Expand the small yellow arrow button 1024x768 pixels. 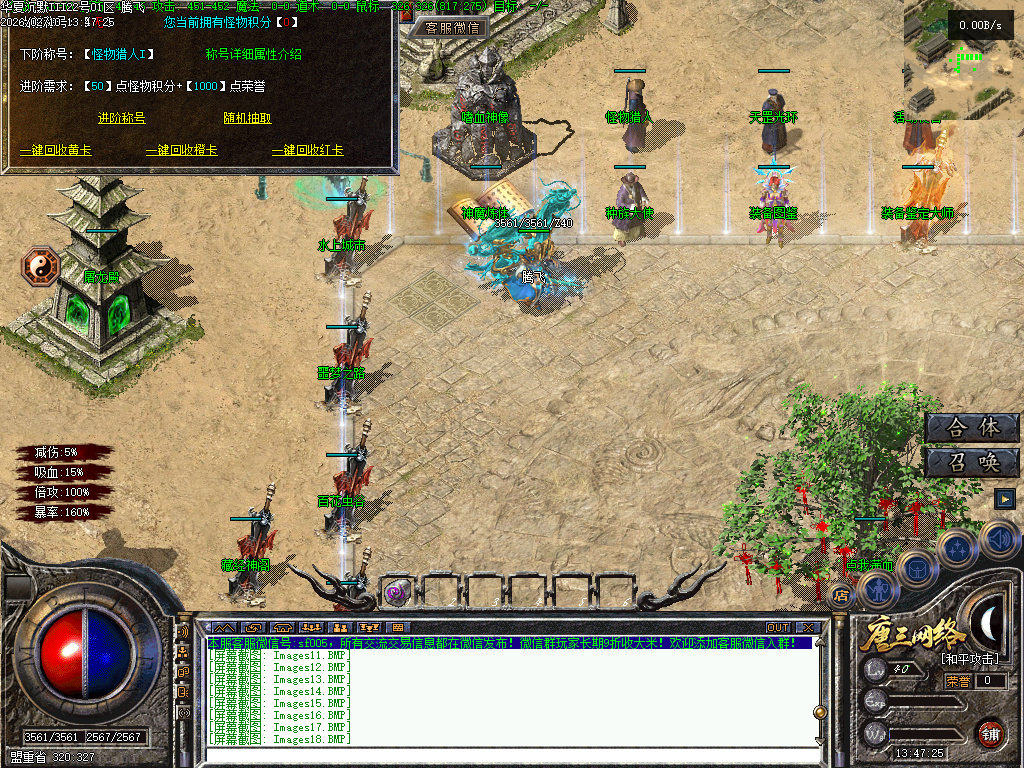point(1005,498)
